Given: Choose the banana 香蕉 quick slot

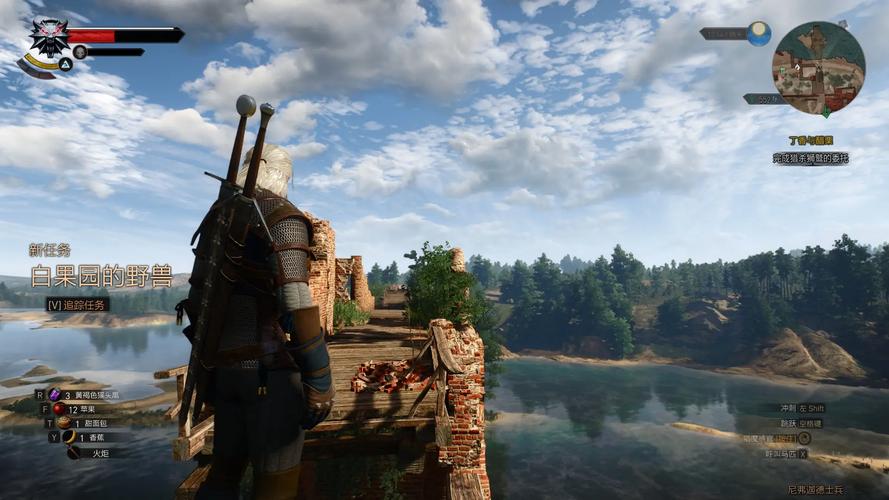Looking at the screenshot, I should pos(71,437).
